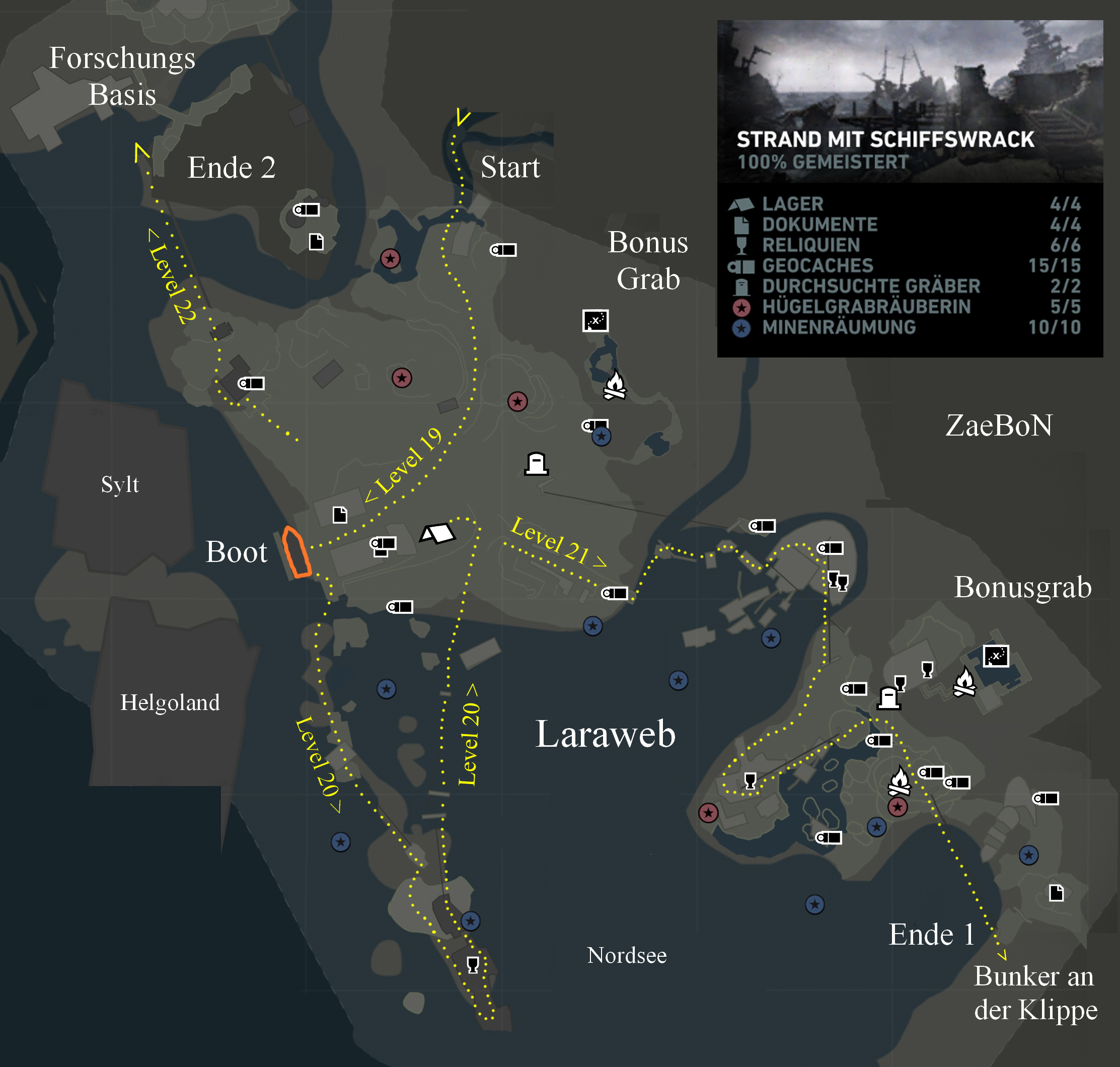Click the red star marker beside Ende 2 document
This screenshot has height=1067, width=1120.
pyautogui.click(x=390, y=259)
